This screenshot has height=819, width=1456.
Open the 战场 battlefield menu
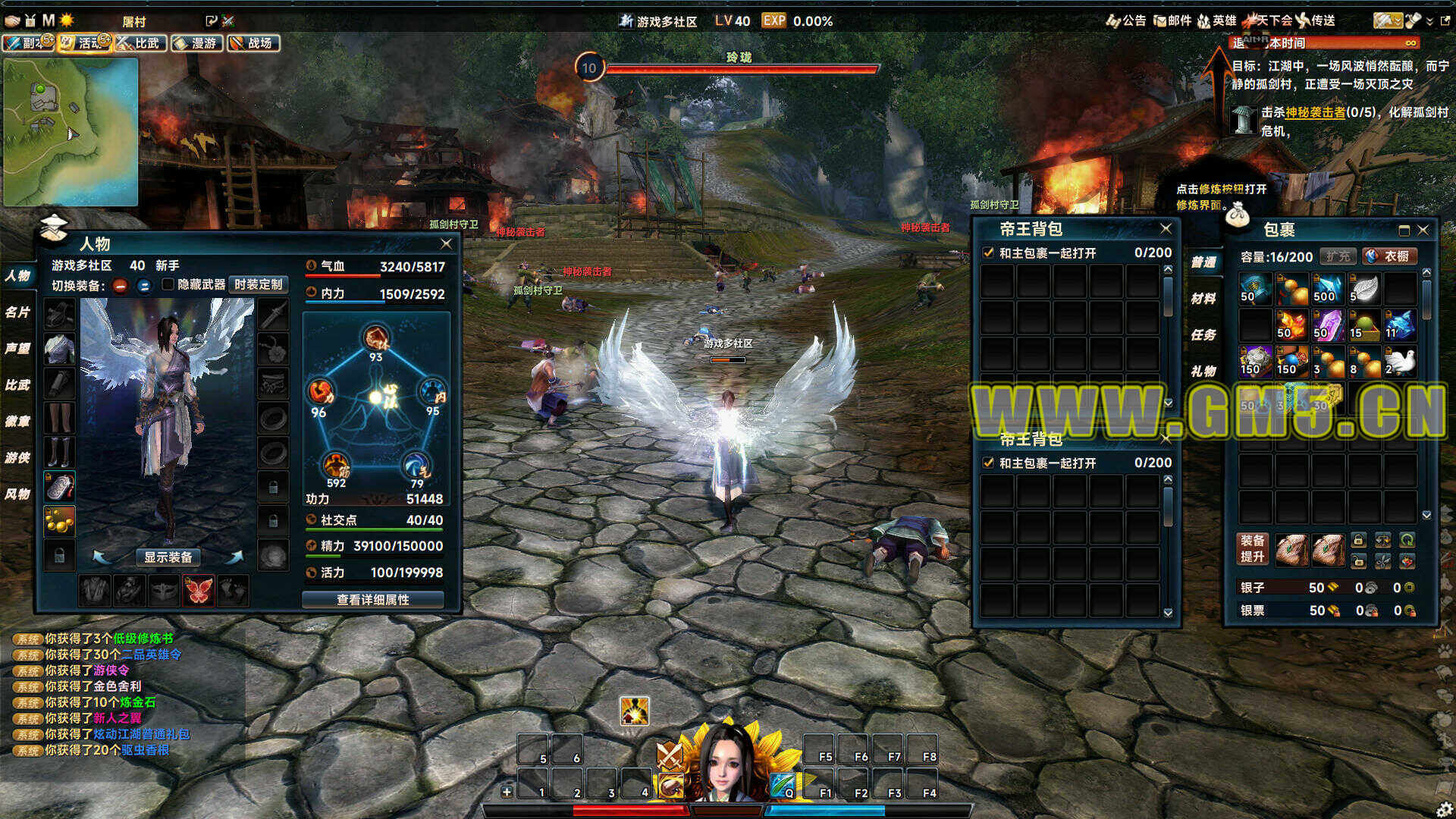[253, 43]
